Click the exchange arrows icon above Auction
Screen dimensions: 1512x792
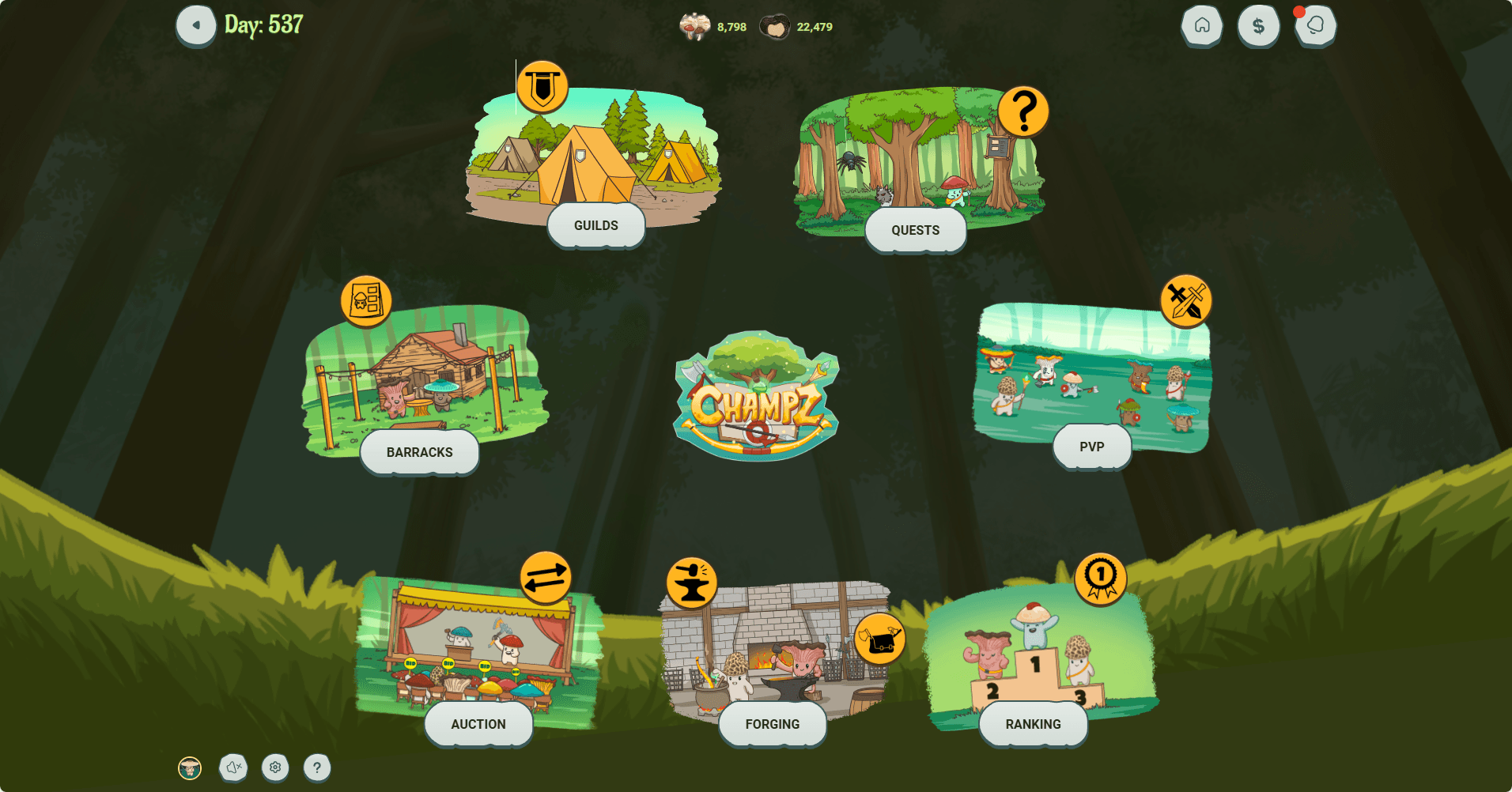pyautogui.click(x=545, y=578)
